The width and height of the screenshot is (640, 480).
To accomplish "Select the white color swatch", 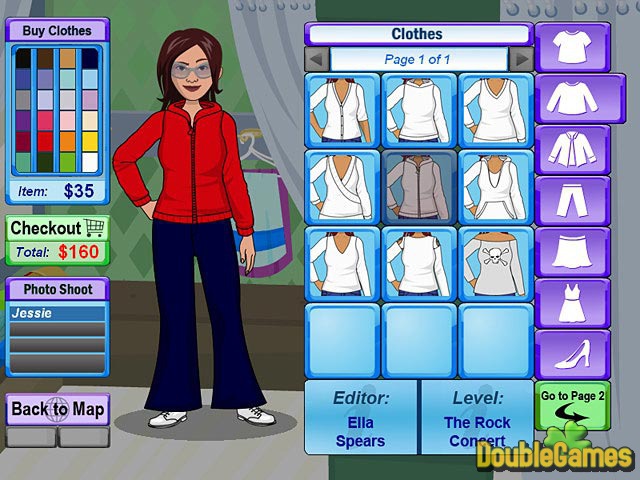I will (x=90, y=162).
